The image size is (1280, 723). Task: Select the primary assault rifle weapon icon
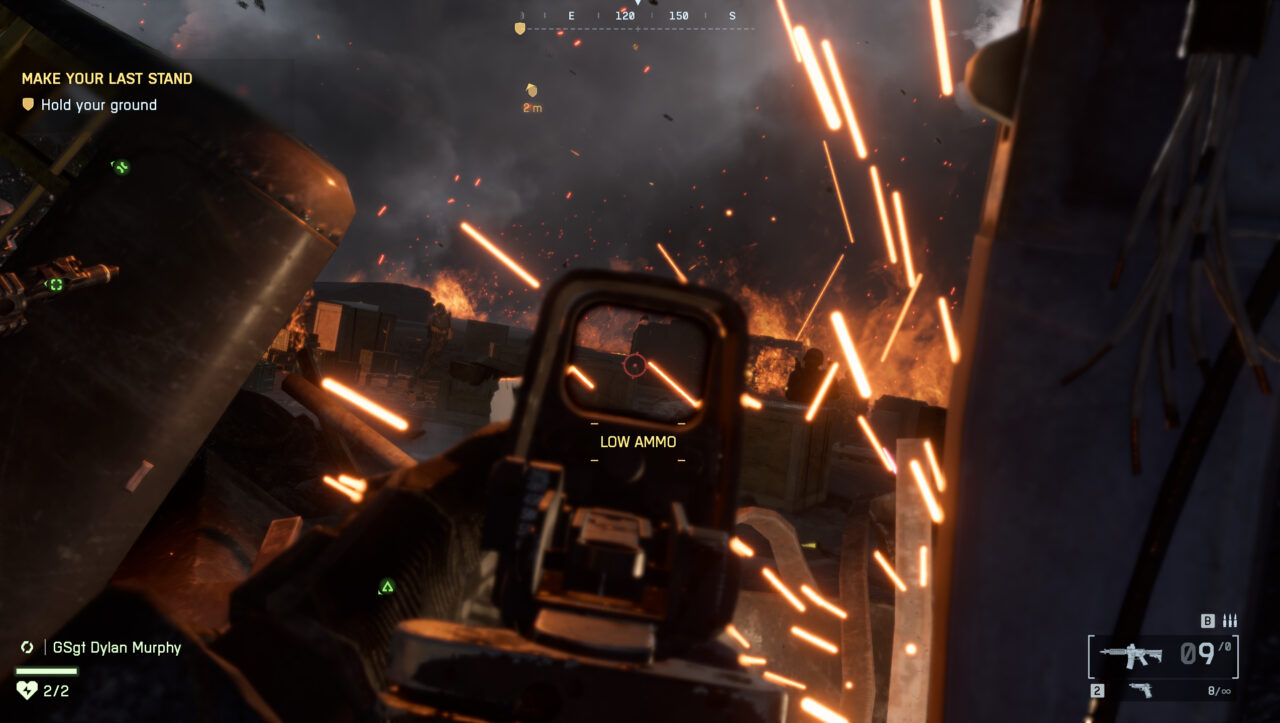tap(1131, 655)
